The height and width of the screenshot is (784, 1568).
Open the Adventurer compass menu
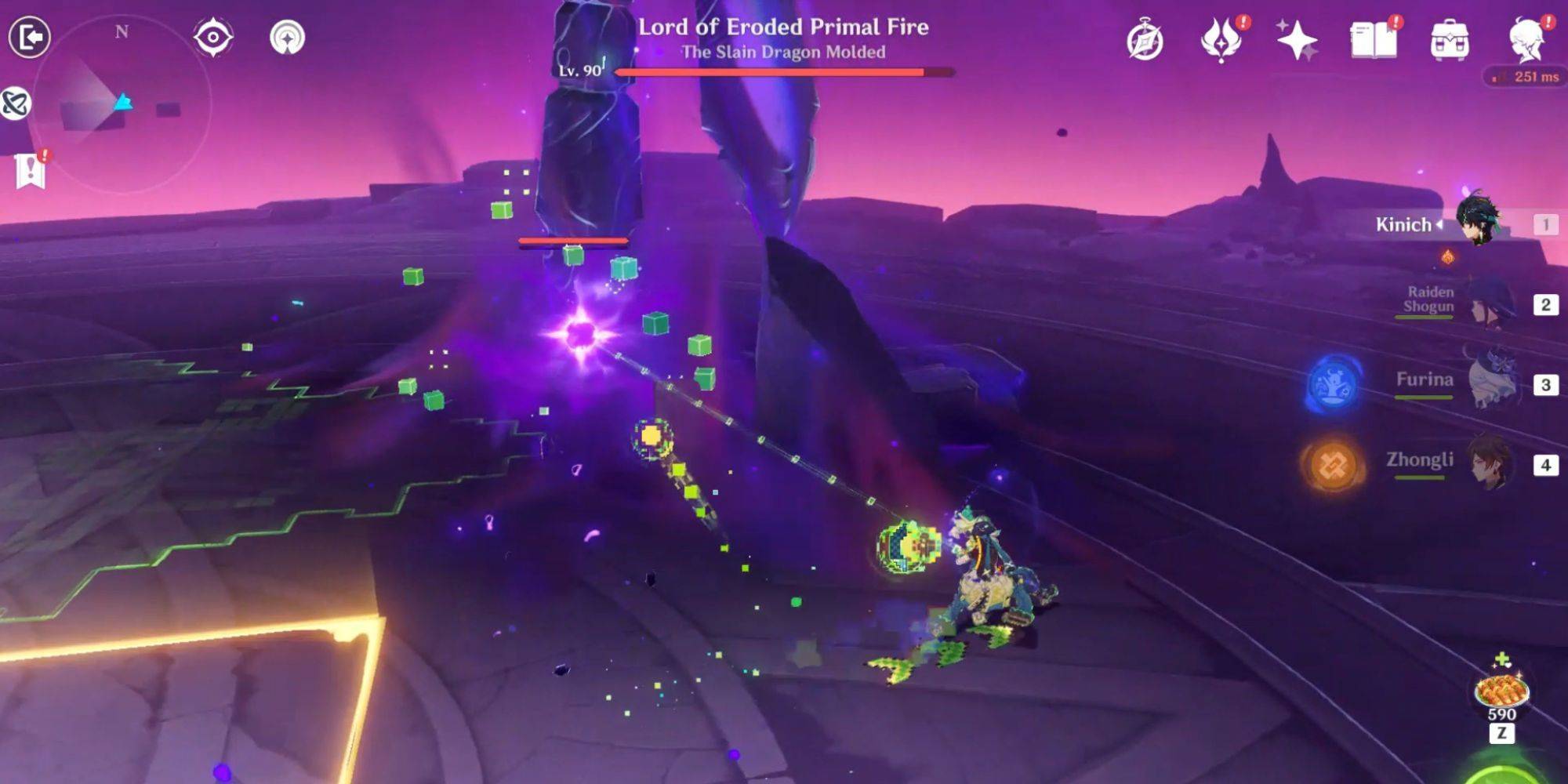tap(1145, 41)
